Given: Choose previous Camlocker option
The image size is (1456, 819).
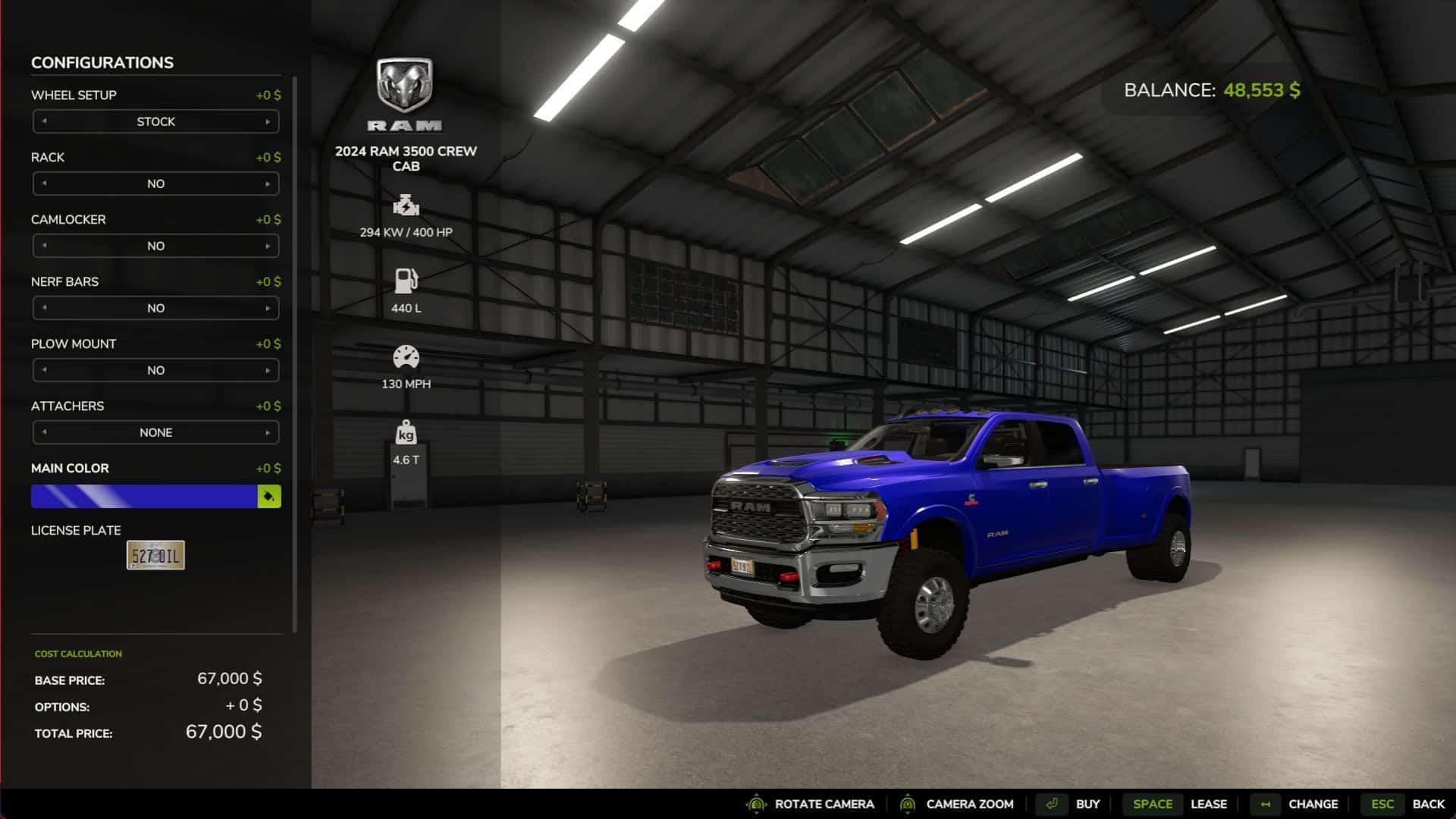Looking at the screenshot, I should click(x=44, y=246).
